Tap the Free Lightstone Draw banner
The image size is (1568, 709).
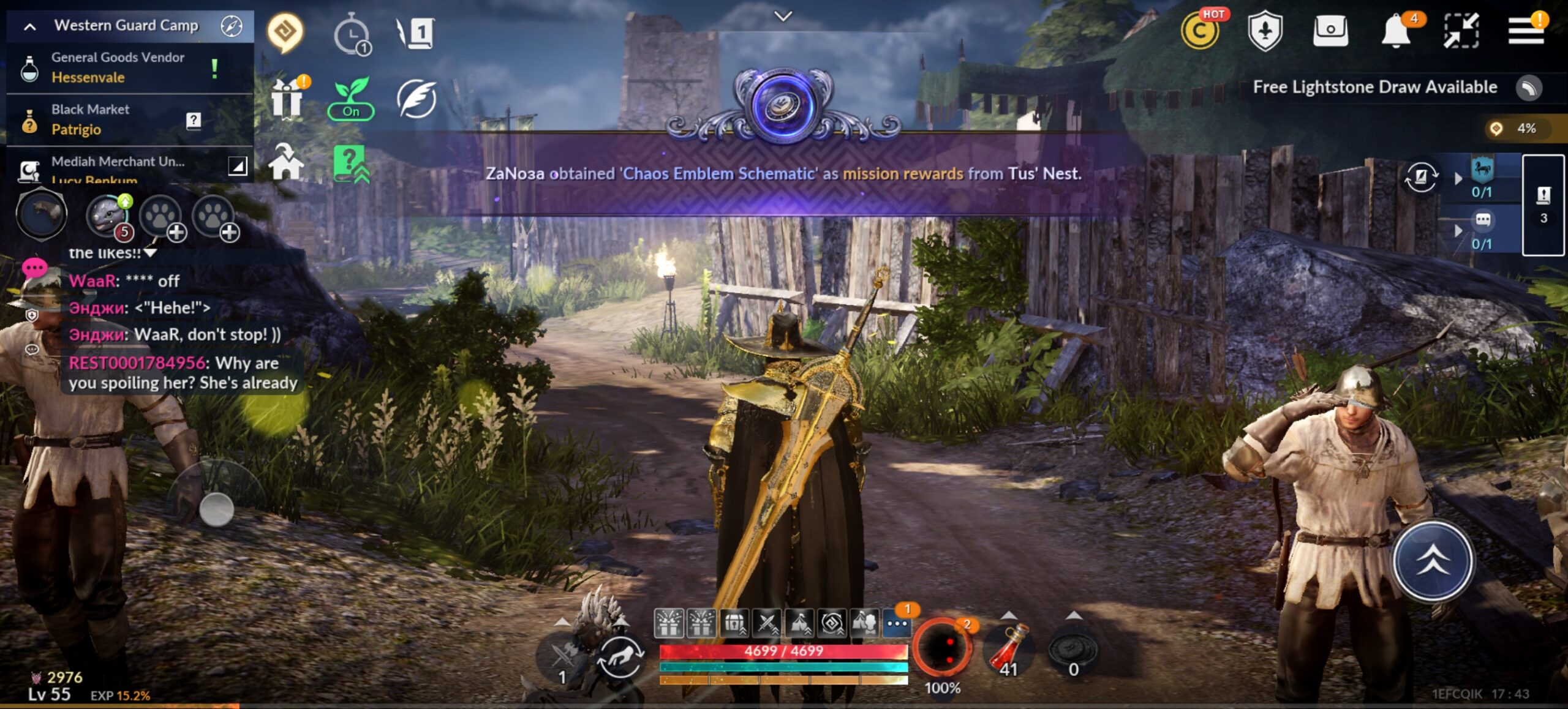1375,88
